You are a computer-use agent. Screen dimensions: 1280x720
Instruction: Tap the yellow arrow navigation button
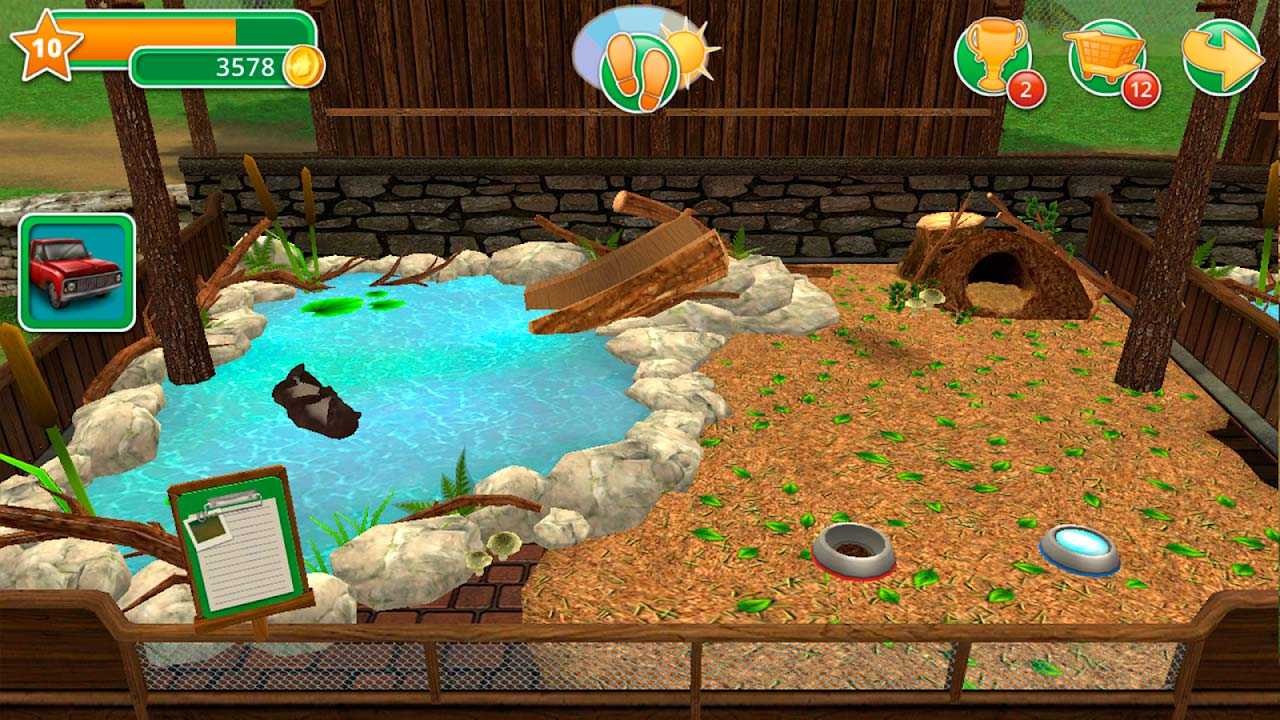tap(1222, 57)
